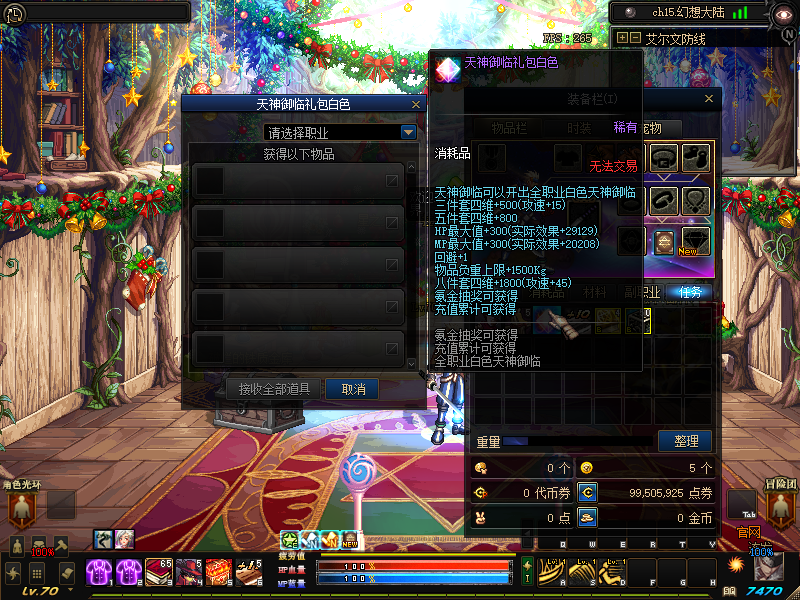Use the first purple shirt quickslot item
The height and width of the screenshot is (600, 800).
tap(101, 572)
